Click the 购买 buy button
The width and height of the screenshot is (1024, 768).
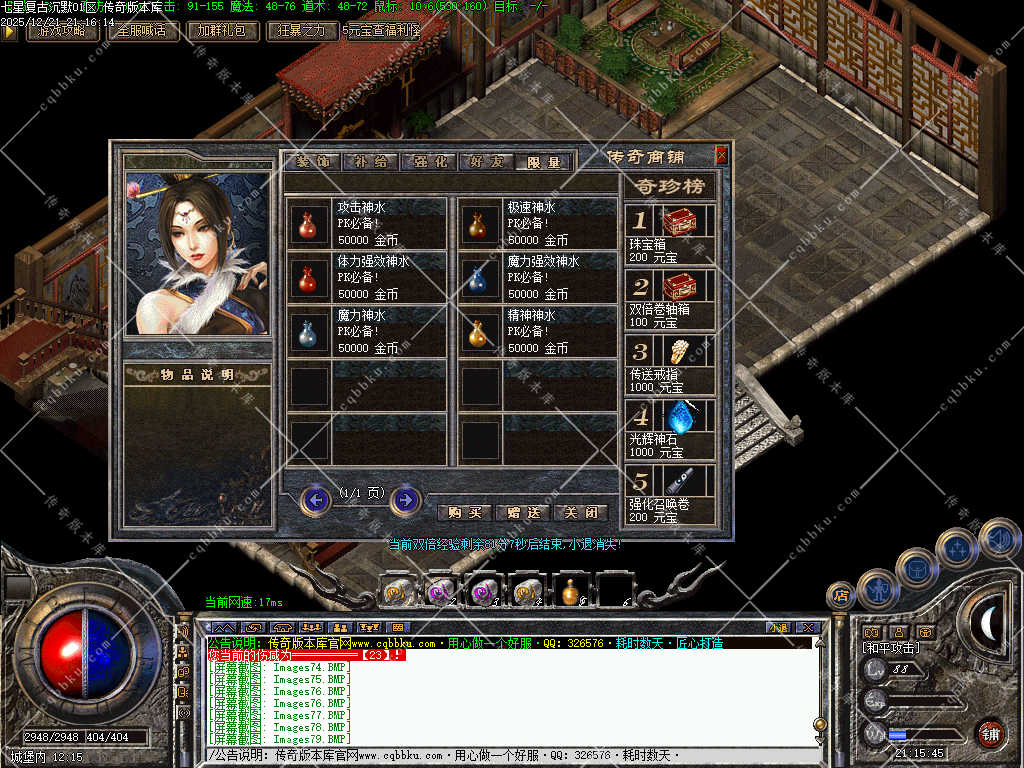tap(465, 512)
